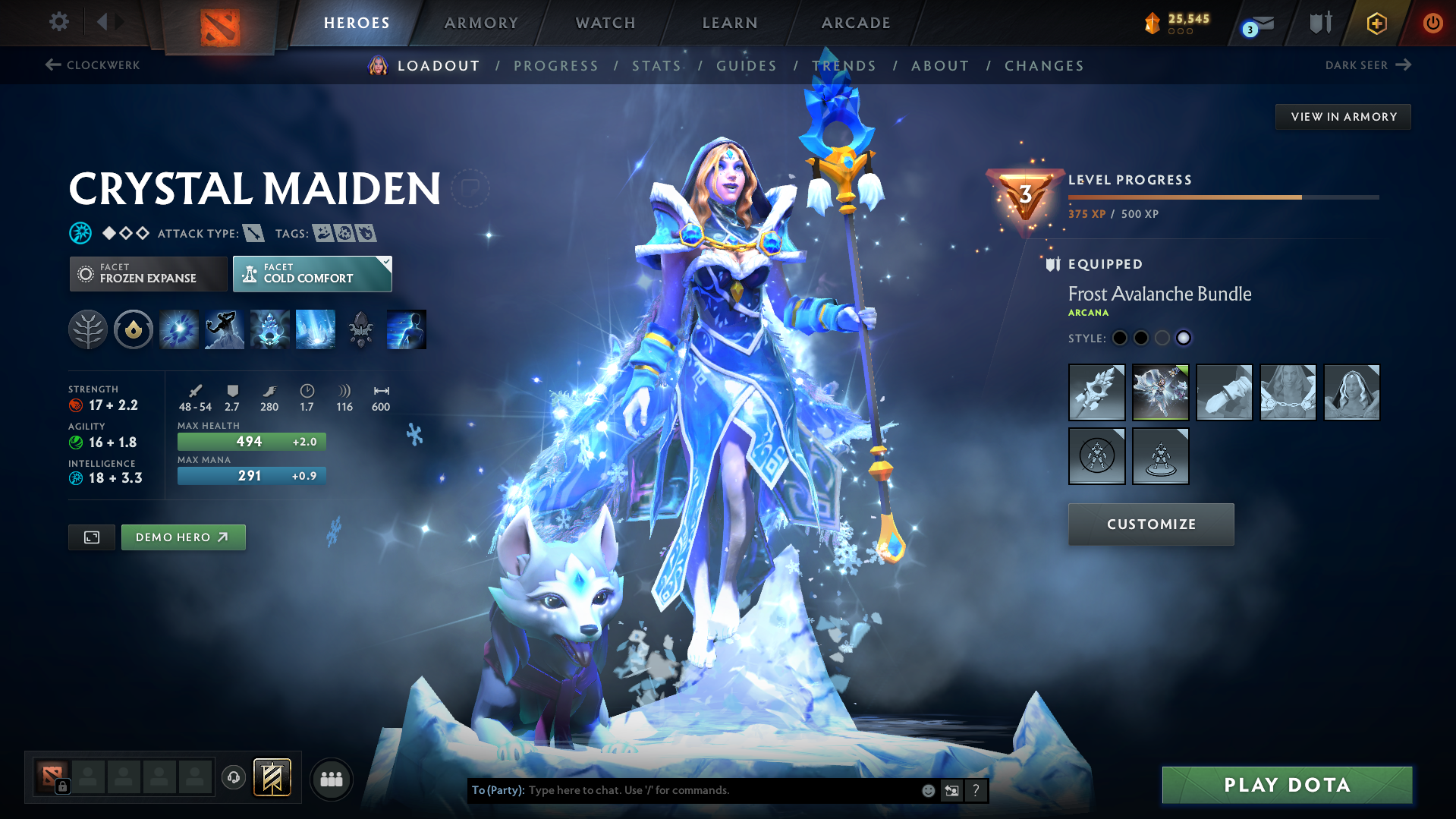Toggle the Frozen Expanse facet
This screenshot has width=1456, height=819.
point(148,273)
